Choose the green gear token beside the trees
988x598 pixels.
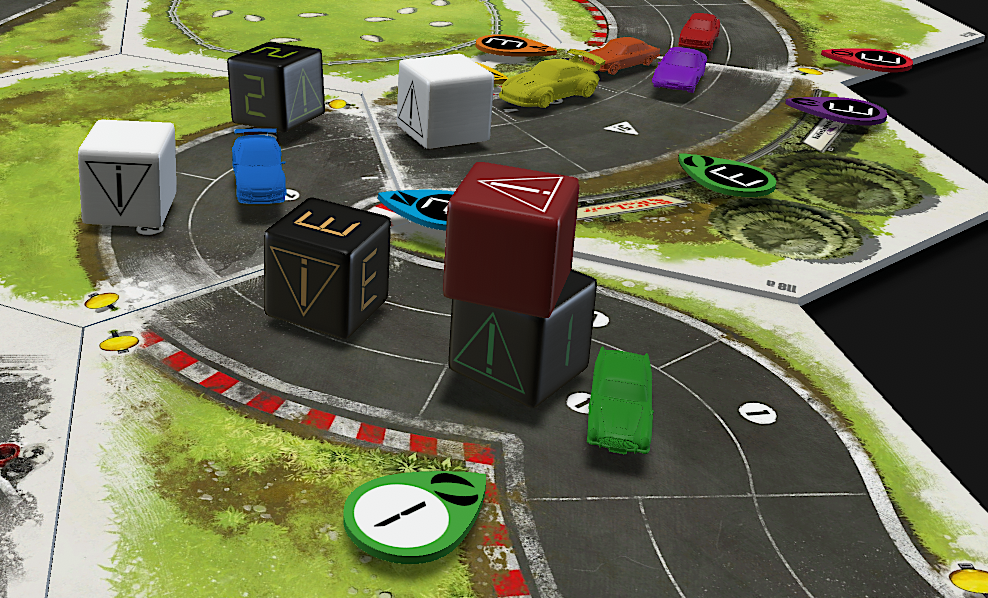pos(728,174)
